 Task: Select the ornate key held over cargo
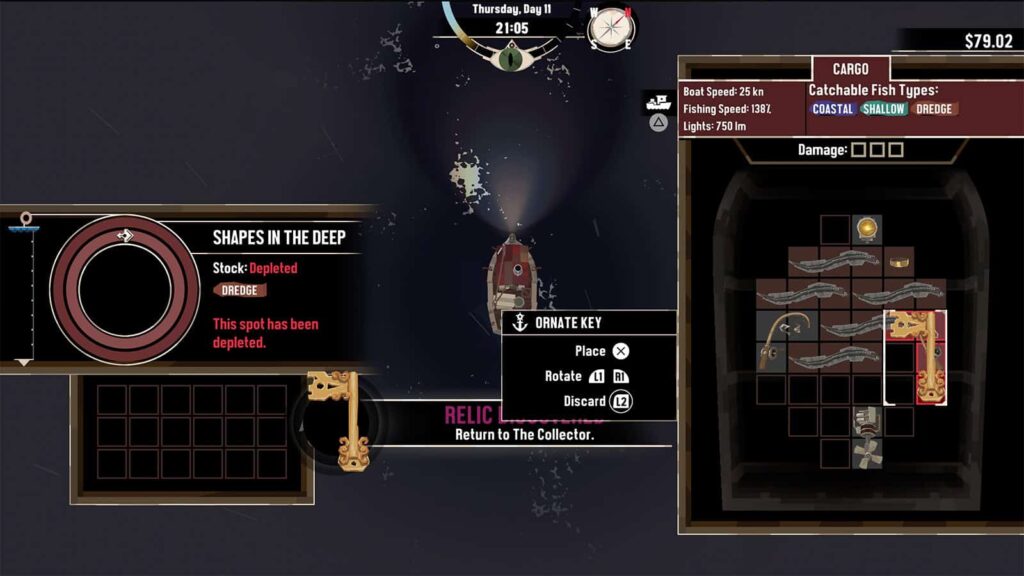915,355
